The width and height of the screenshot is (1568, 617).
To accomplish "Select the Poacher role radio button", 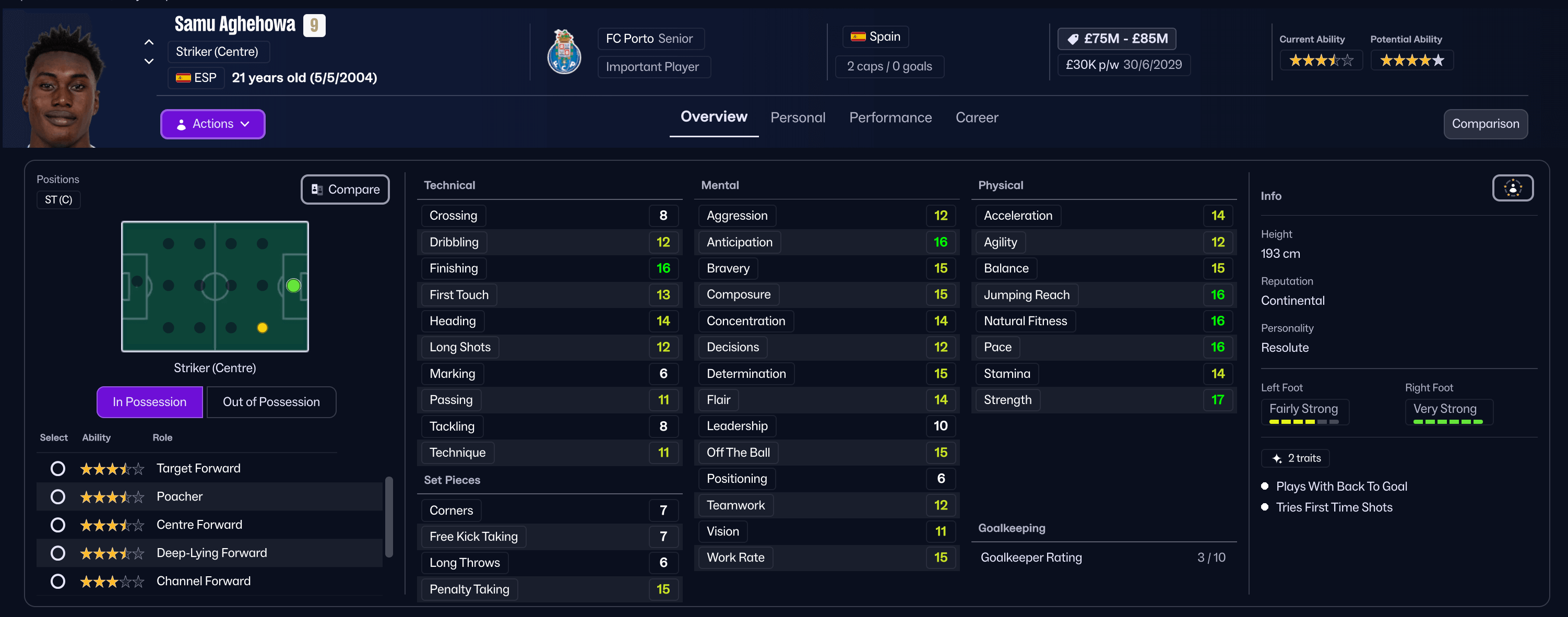I will [x=57, y=496].
